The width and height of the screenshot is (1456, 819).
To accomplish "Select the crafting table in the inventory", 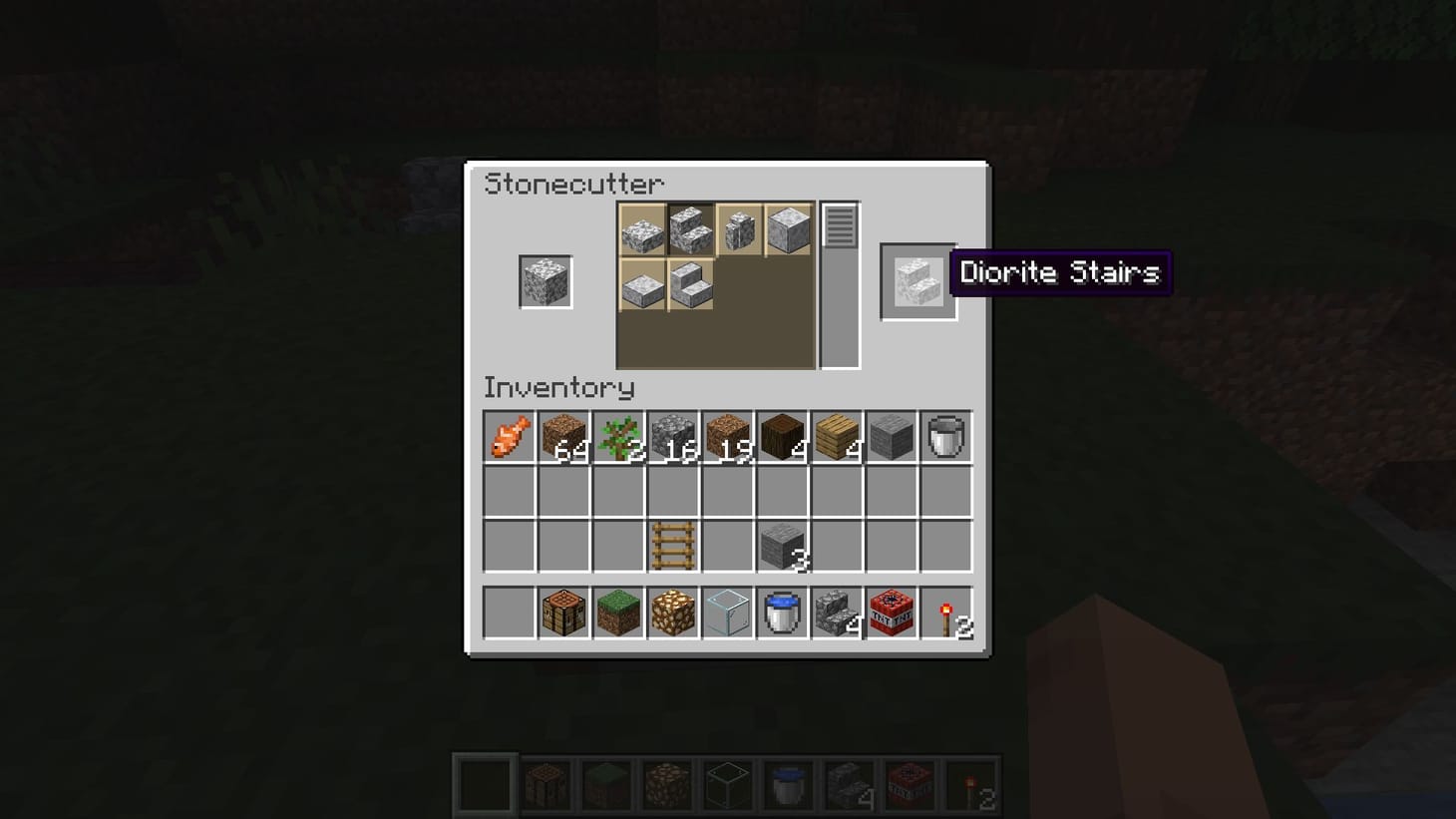I will (563, 613).
